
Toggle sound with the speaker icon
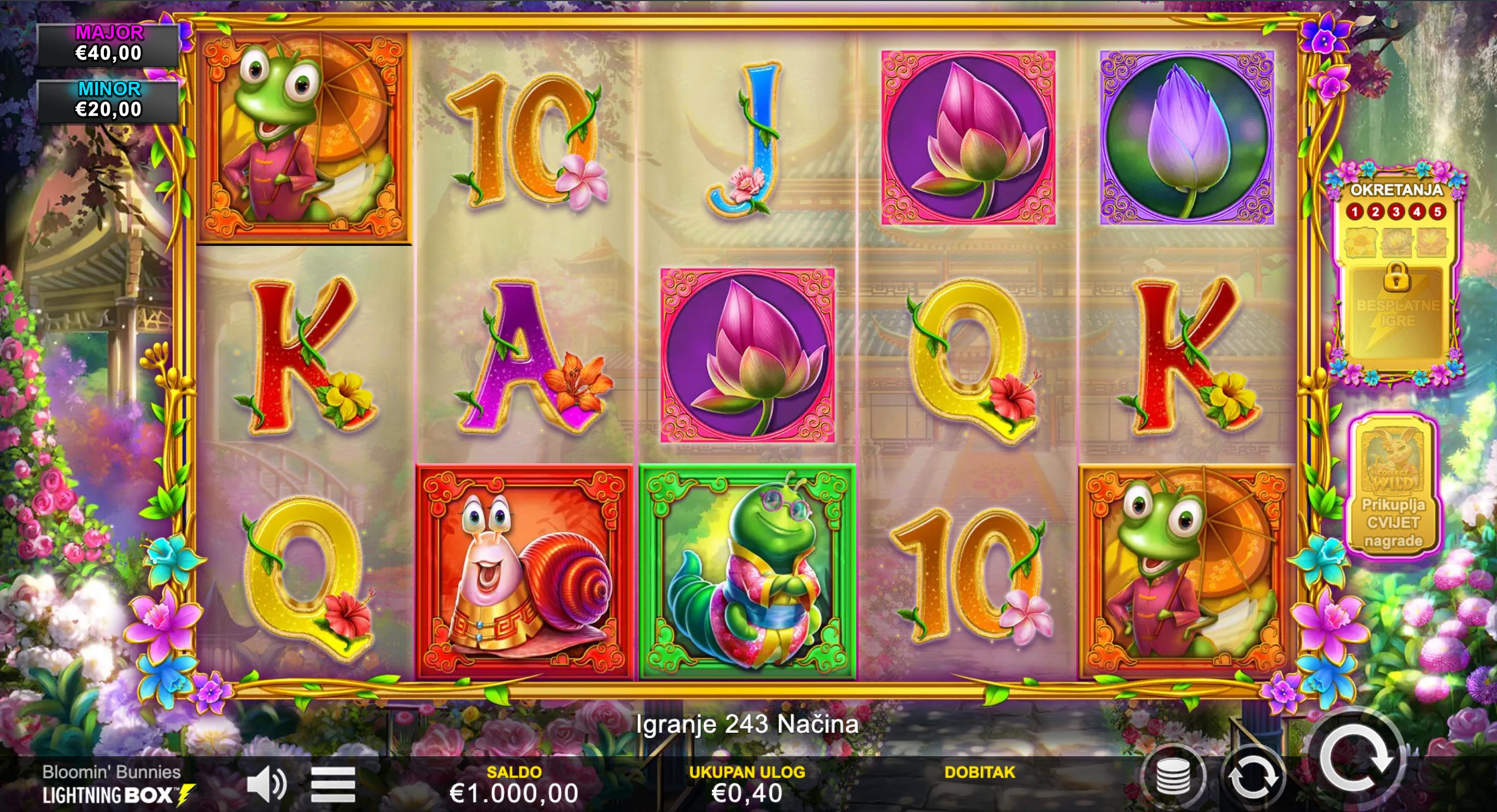tap(266, 784)
